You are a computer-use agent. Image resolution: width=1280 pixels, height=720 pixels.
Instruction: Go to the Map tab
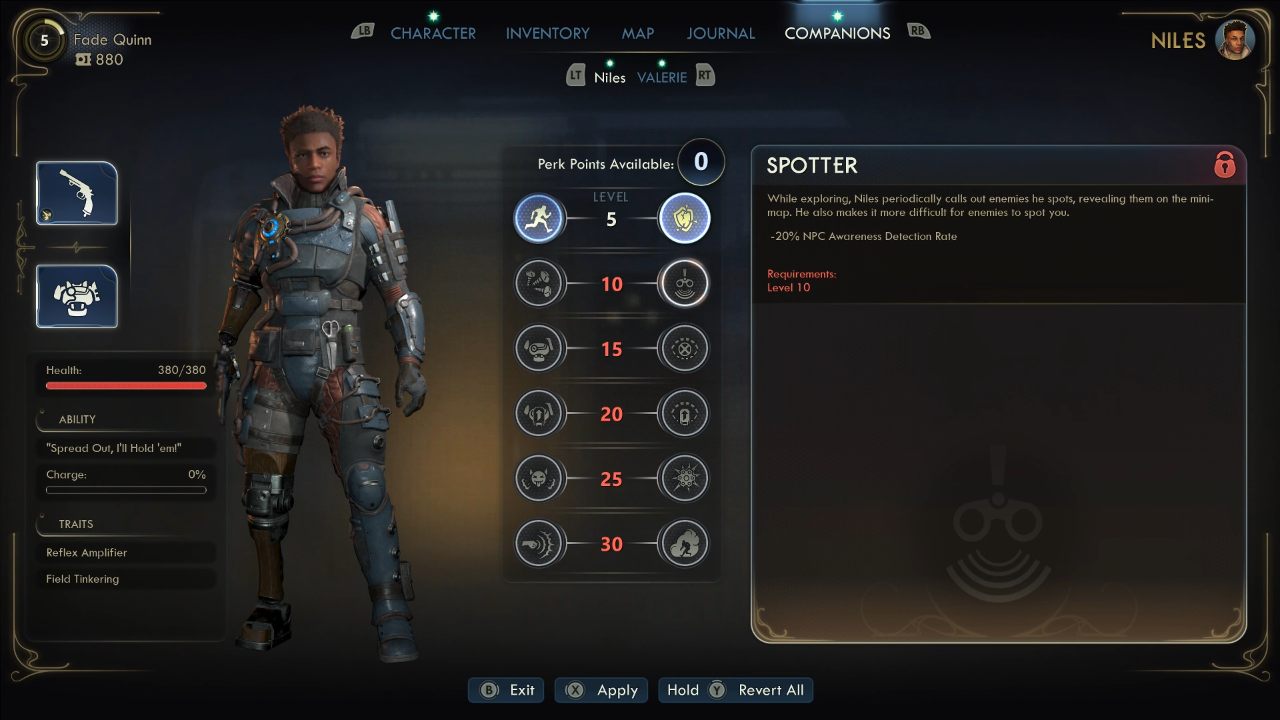coord(638,33)
